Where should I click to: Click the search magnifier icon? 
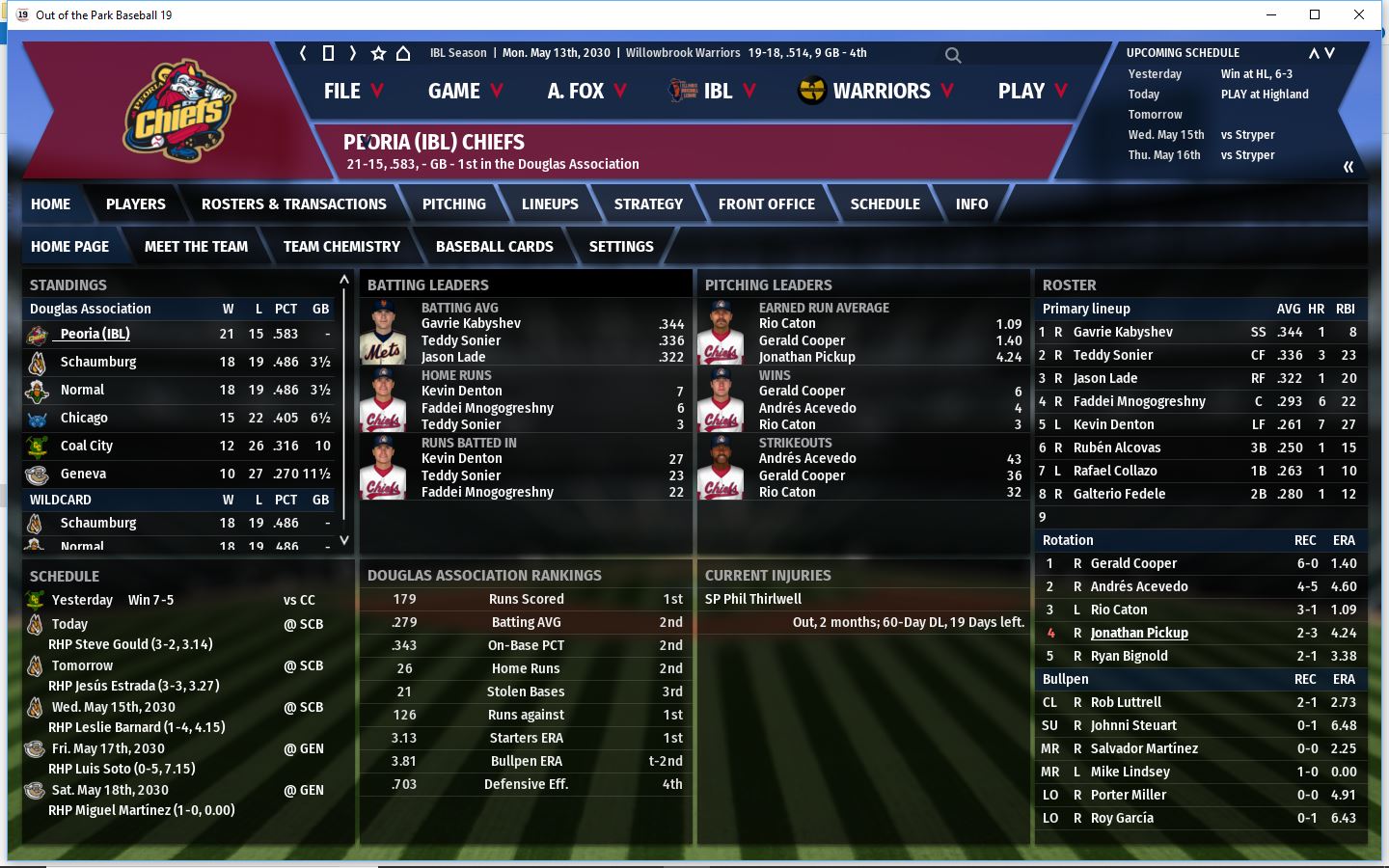pyautogui.click(x=953, y=55)
